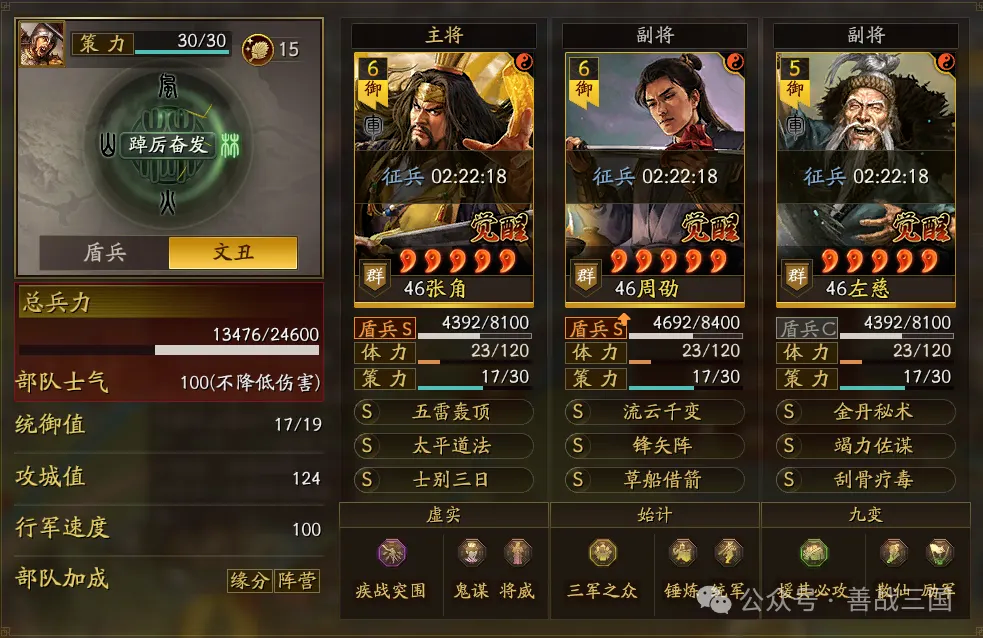The image size is (983, 638).
Task: Show the 缘分 troop bonus
Action: (x=249, y=580)
